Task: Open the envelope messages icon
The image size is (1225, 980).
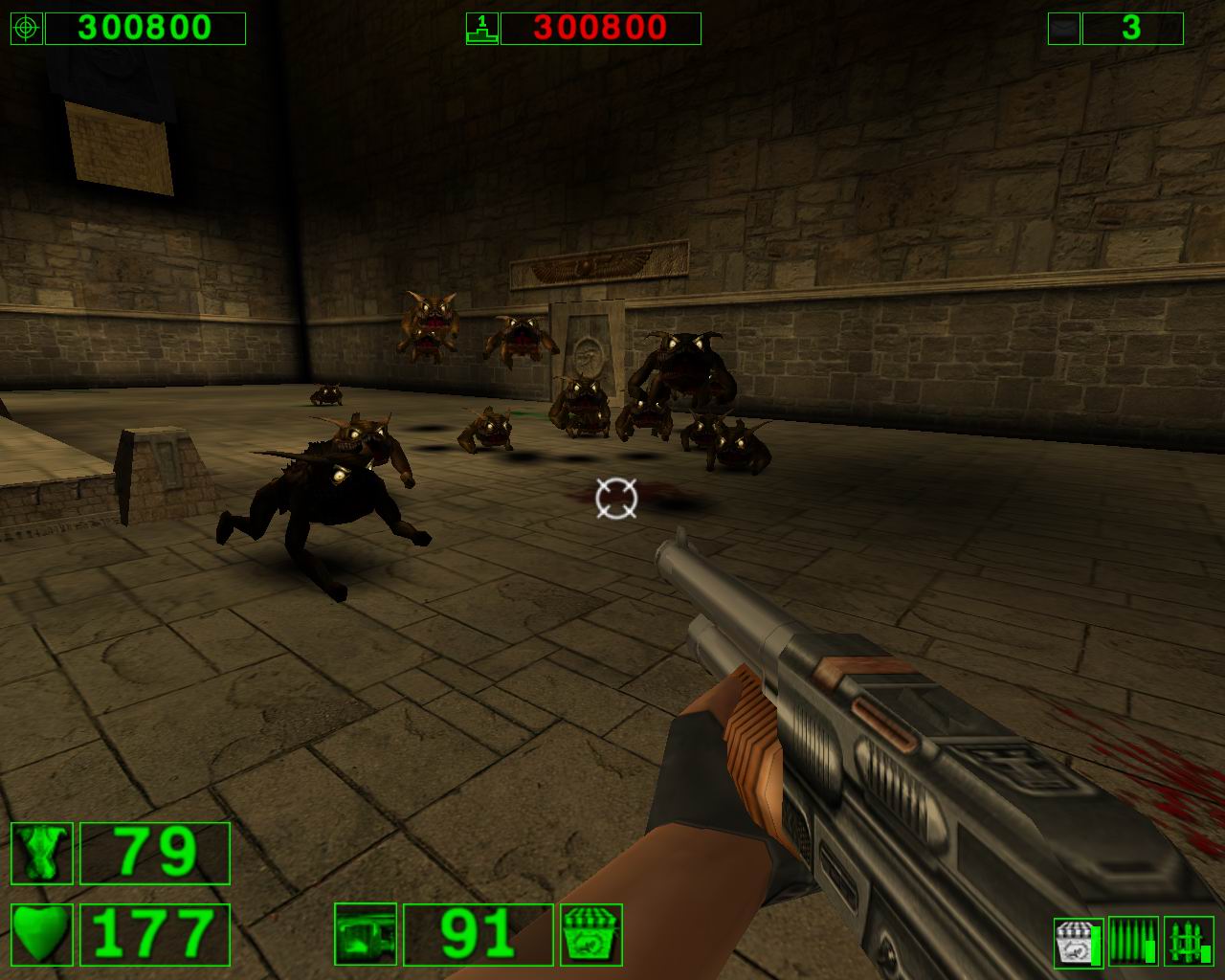Action: pos(1063,29)
